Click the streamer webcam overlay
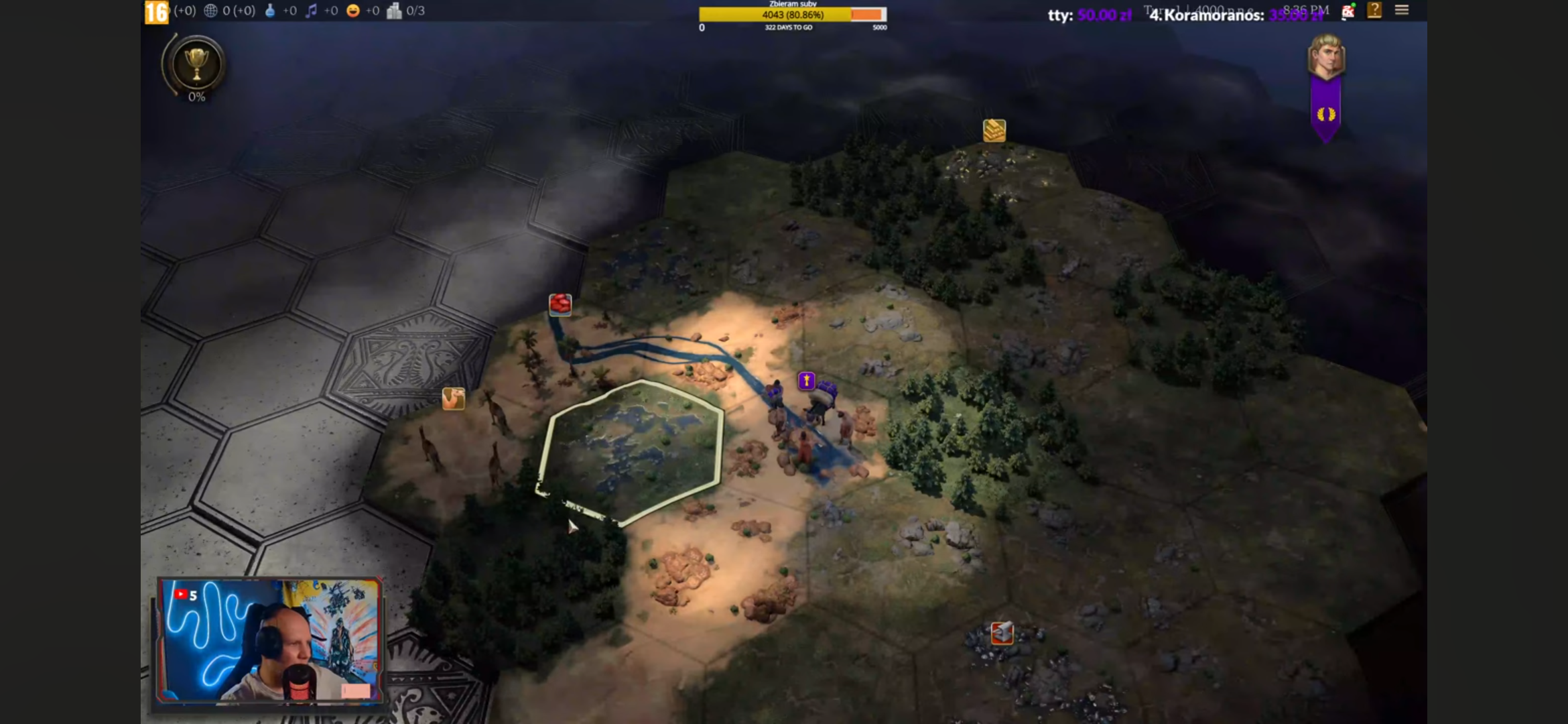This screenshot has width=1568, height=724. [x=269, y=641]
